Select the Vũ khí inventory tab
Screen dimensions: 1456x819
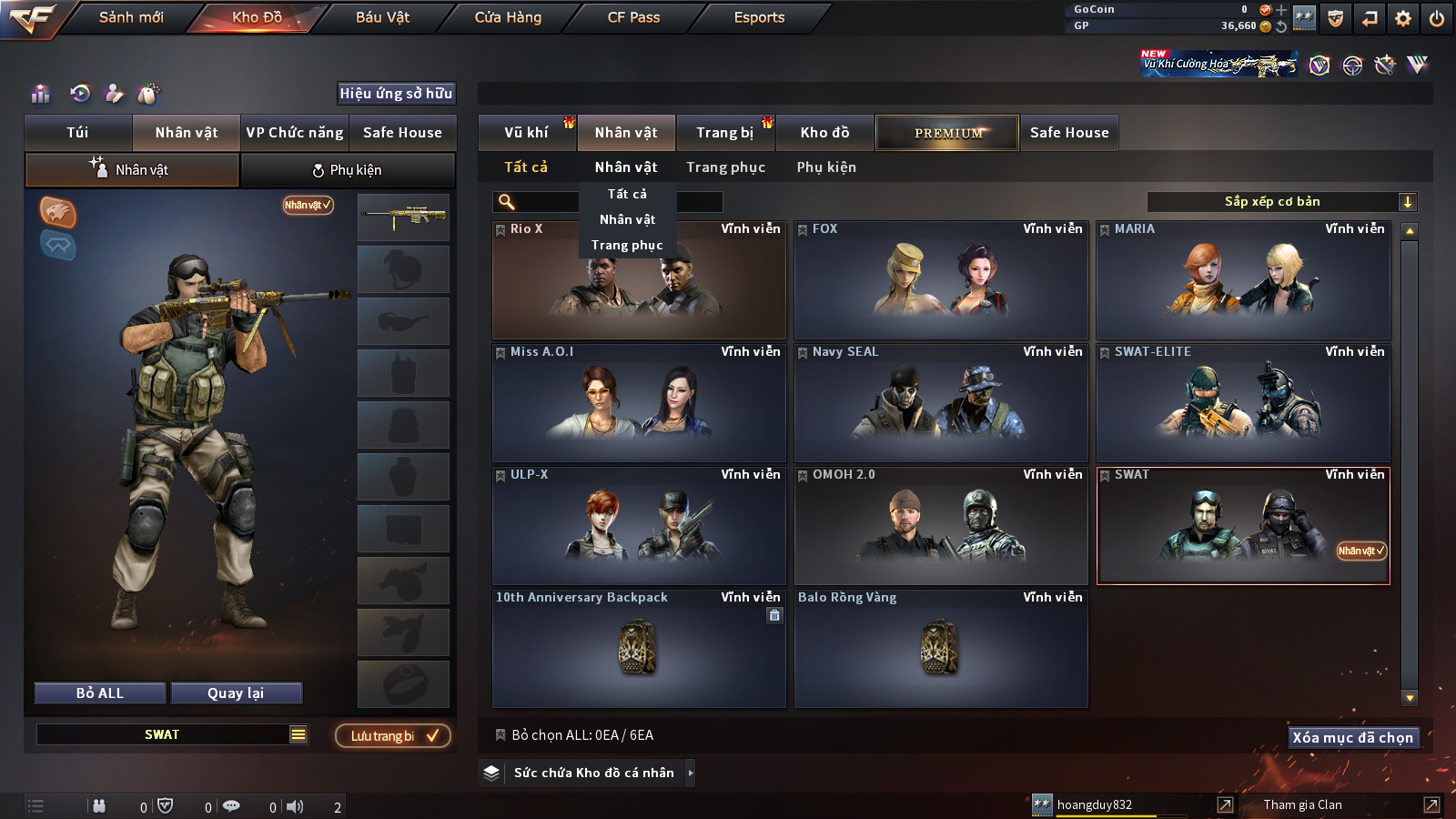click(x=526, y=133)
